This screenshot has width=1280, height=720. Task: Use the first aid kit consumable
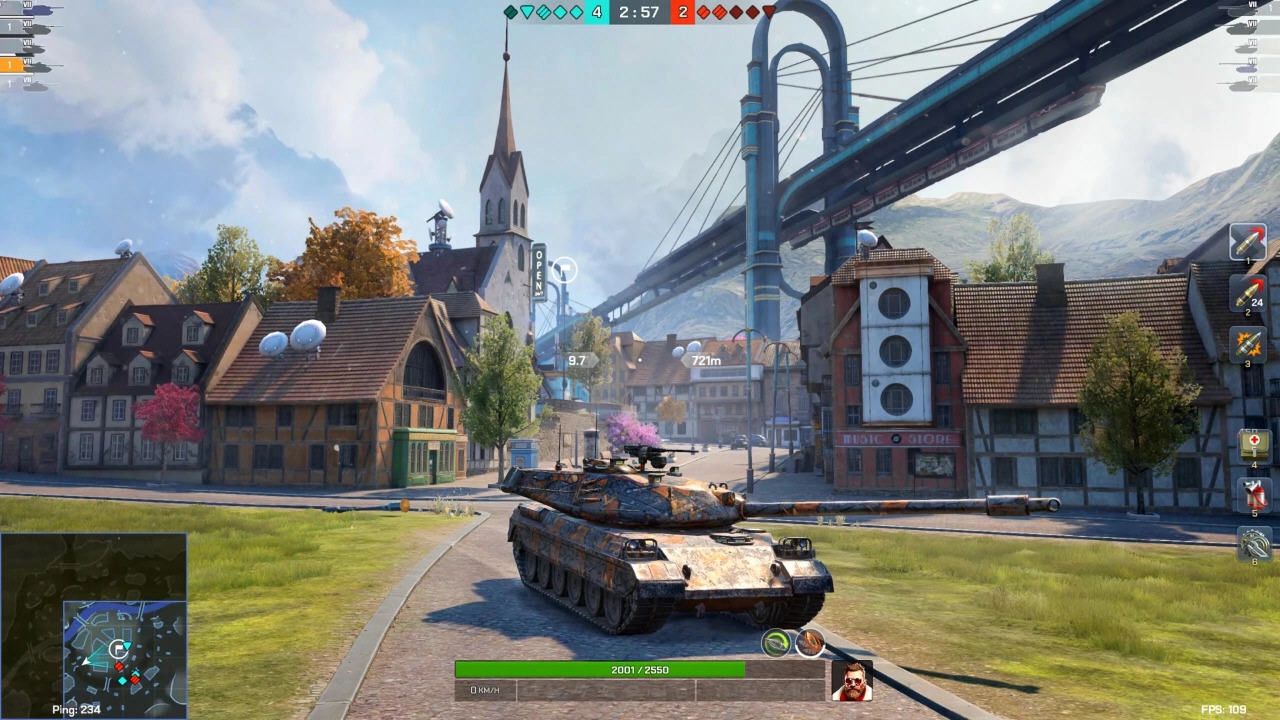1254,445
